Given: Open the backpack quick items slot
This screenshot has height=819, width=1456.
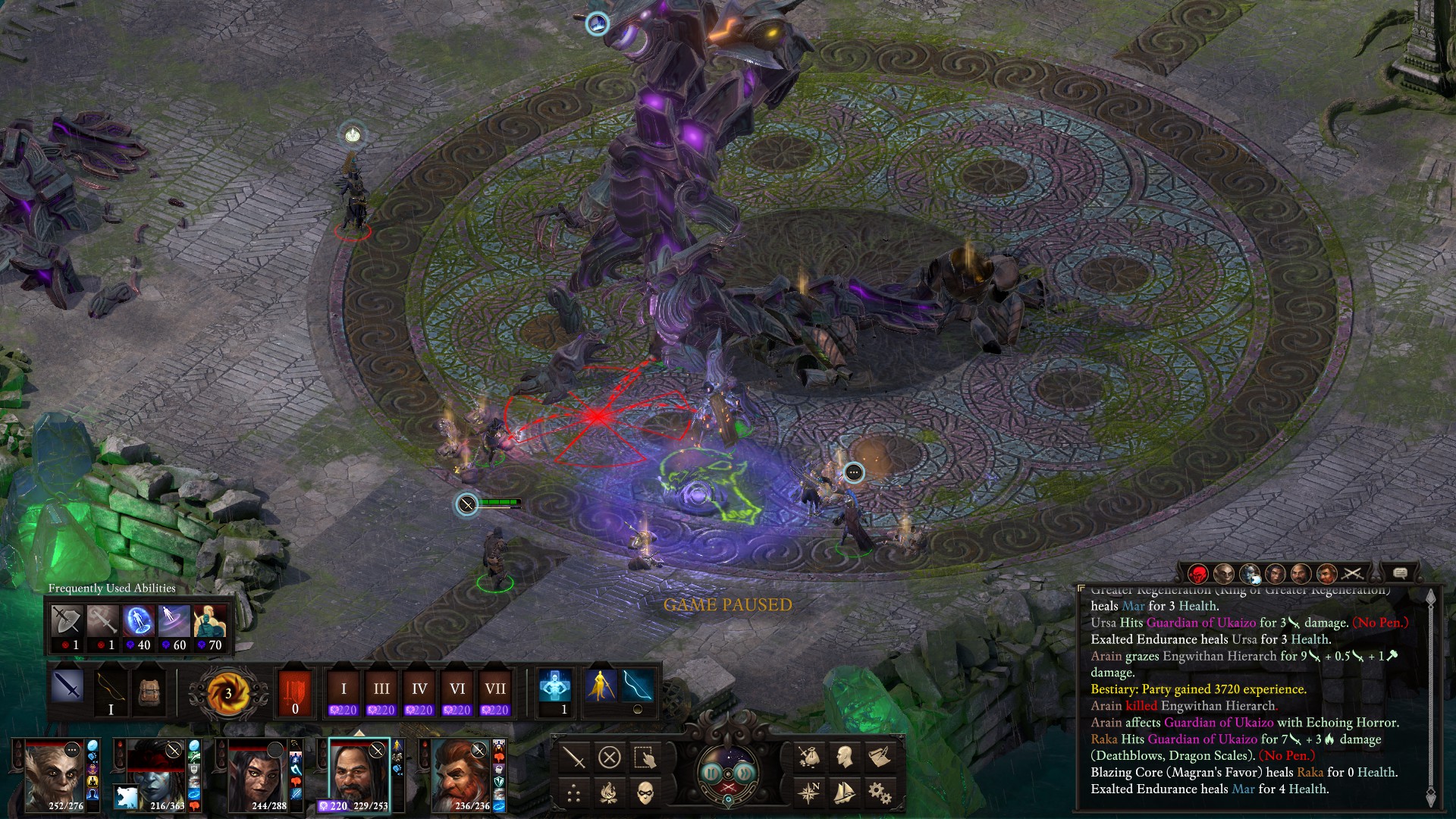Looking at the screenshot, I should pos(149,690).
